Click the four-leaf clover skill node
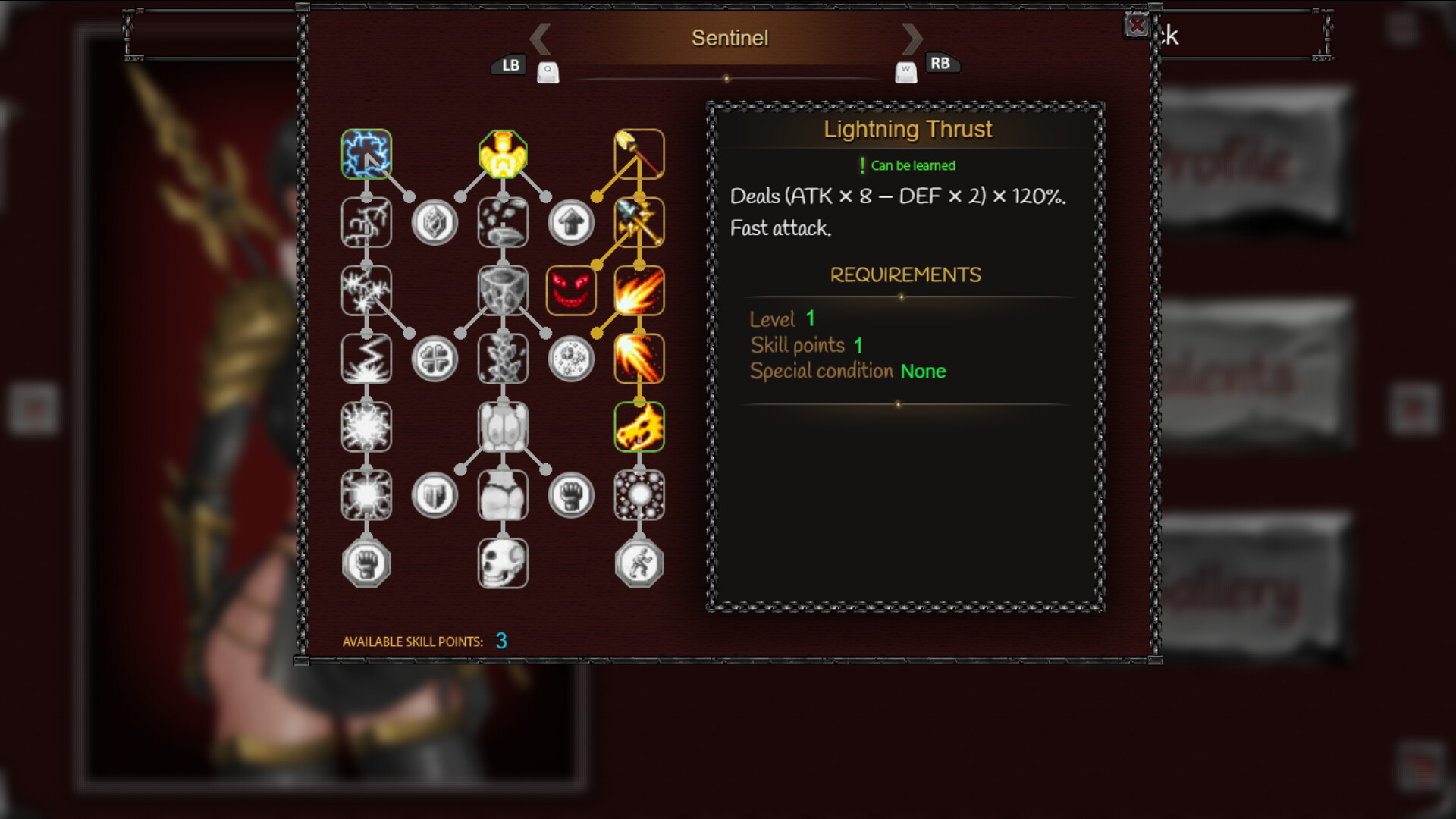This screenshot has height=819, width=1456. (435, 359)
